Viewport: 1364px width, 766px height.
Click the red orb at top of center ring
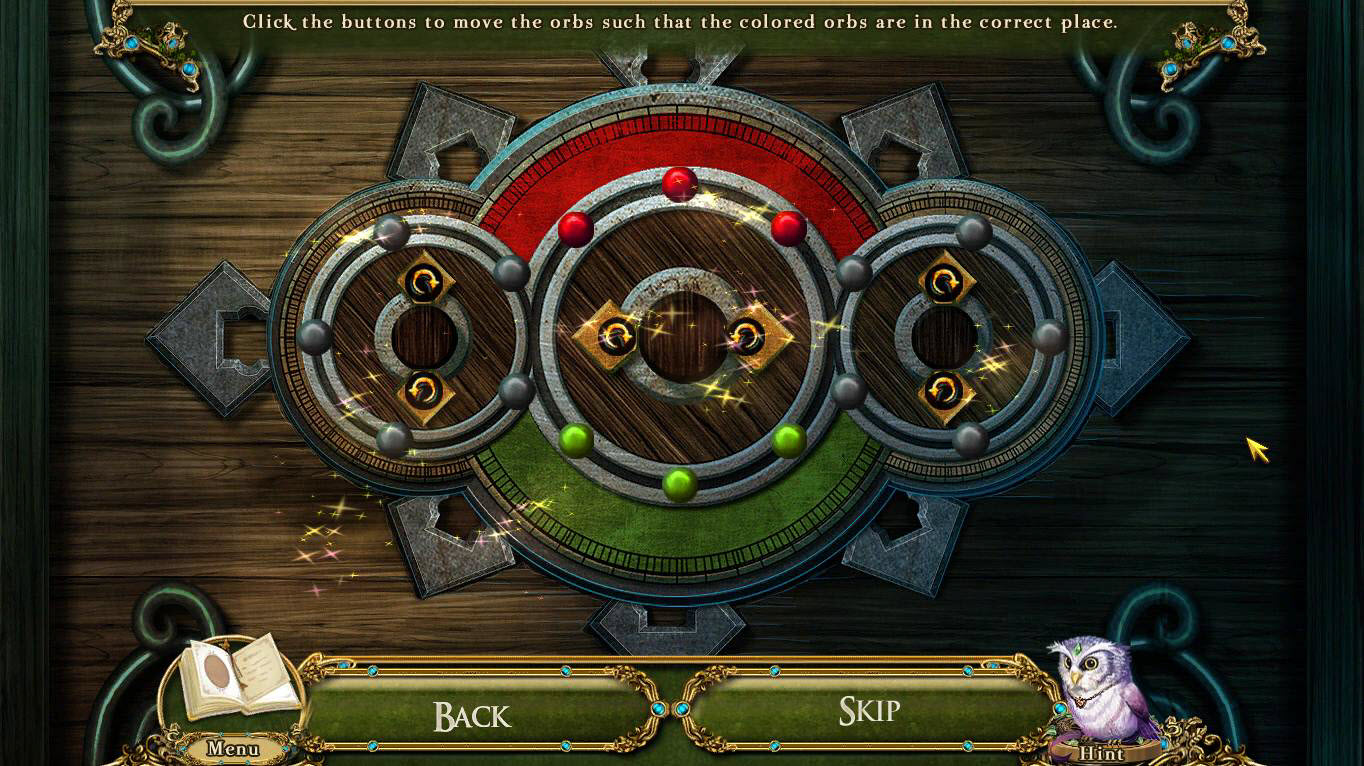(x=680, y=183)
